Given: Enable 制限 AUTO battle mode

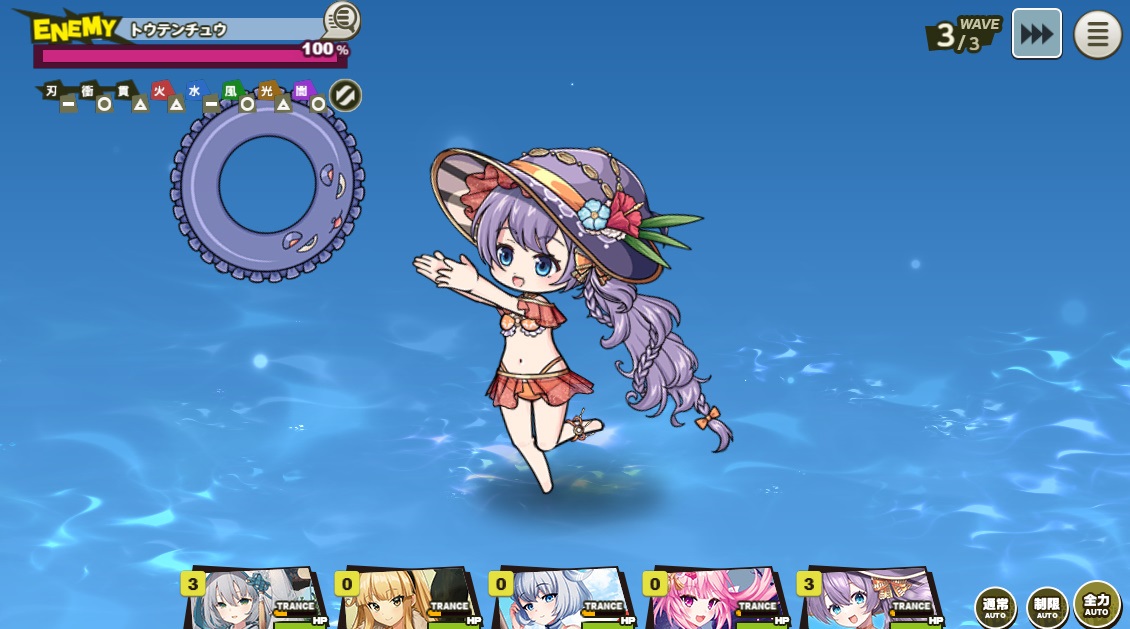Looking at the screenshot, I should 1046,607.
